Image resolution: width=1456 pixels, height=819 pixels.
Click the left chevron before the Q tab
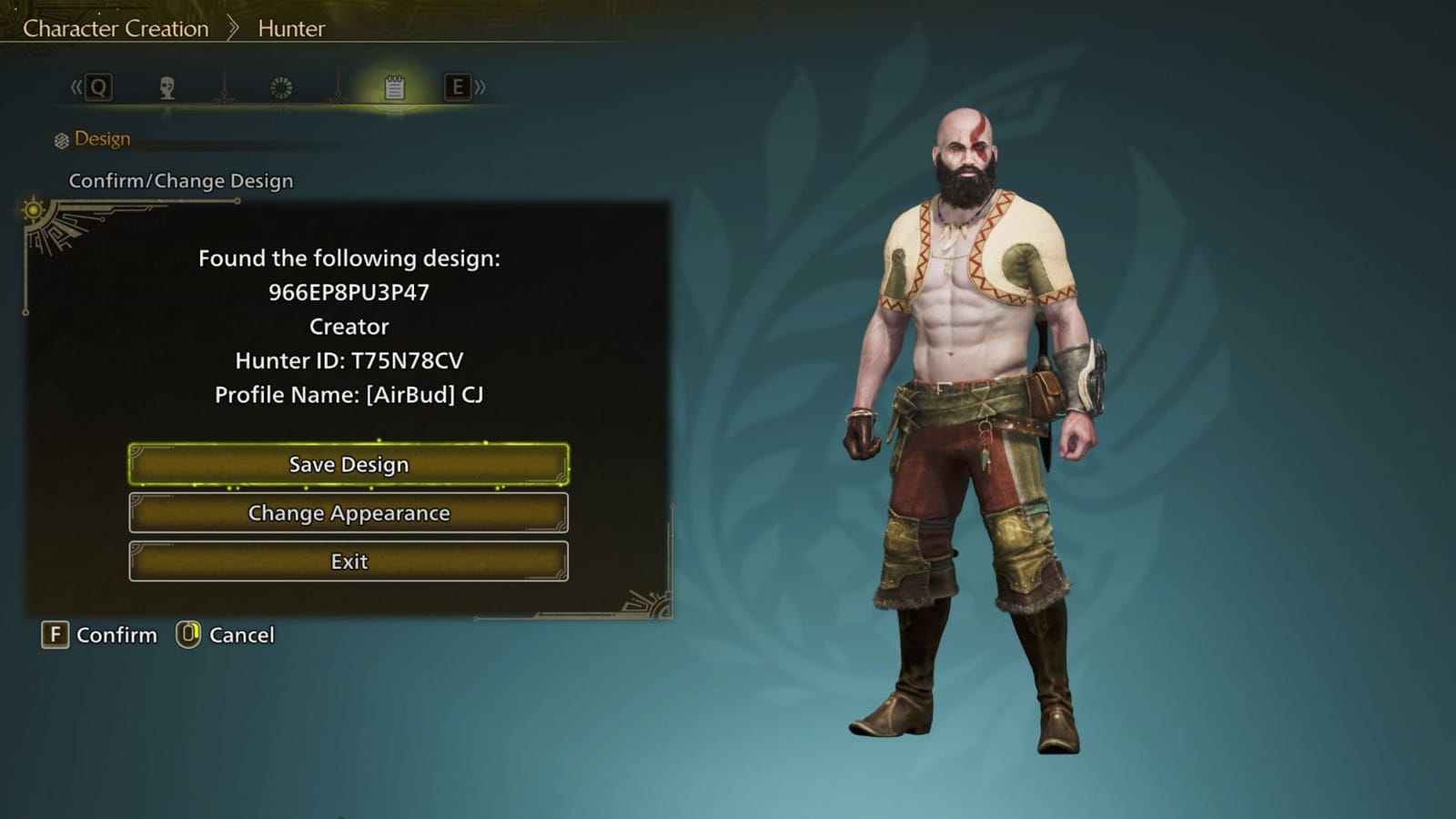76,86
